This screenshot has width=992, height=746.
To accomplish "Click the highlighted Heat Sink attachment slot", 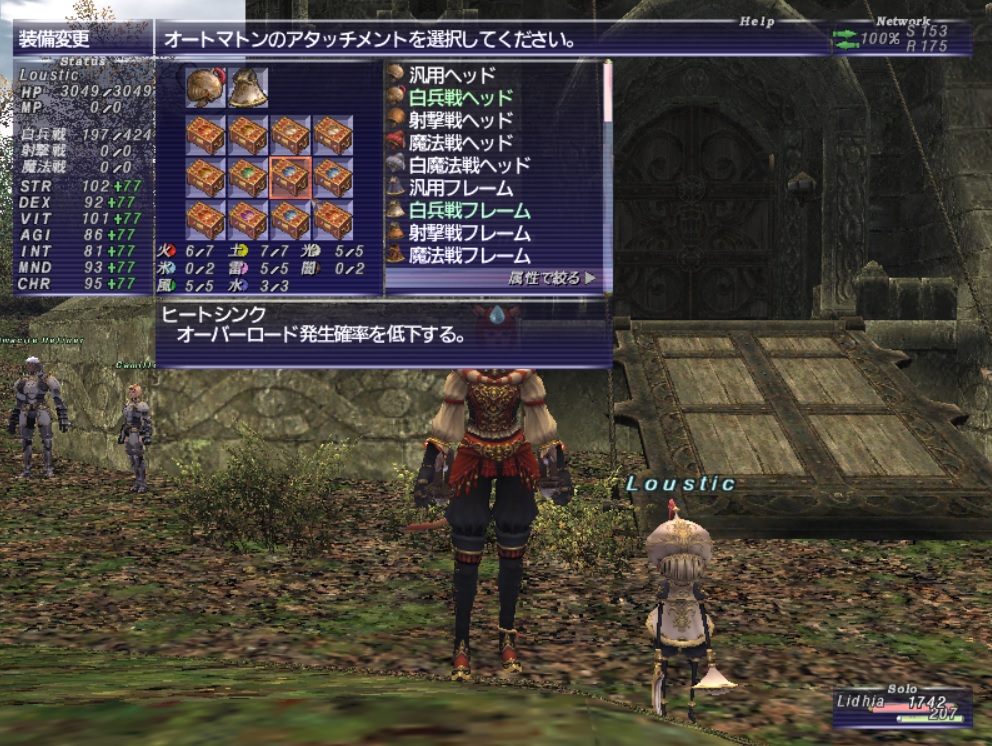I will [x=290, y=177].
